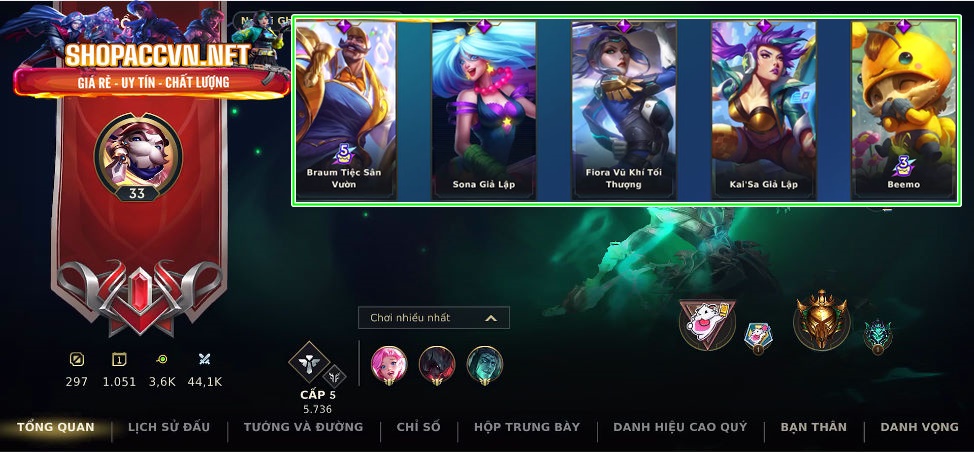974x452 pixels.
Task: Open the golden helmet challenge crest
Action: click(x=821, y=320)
